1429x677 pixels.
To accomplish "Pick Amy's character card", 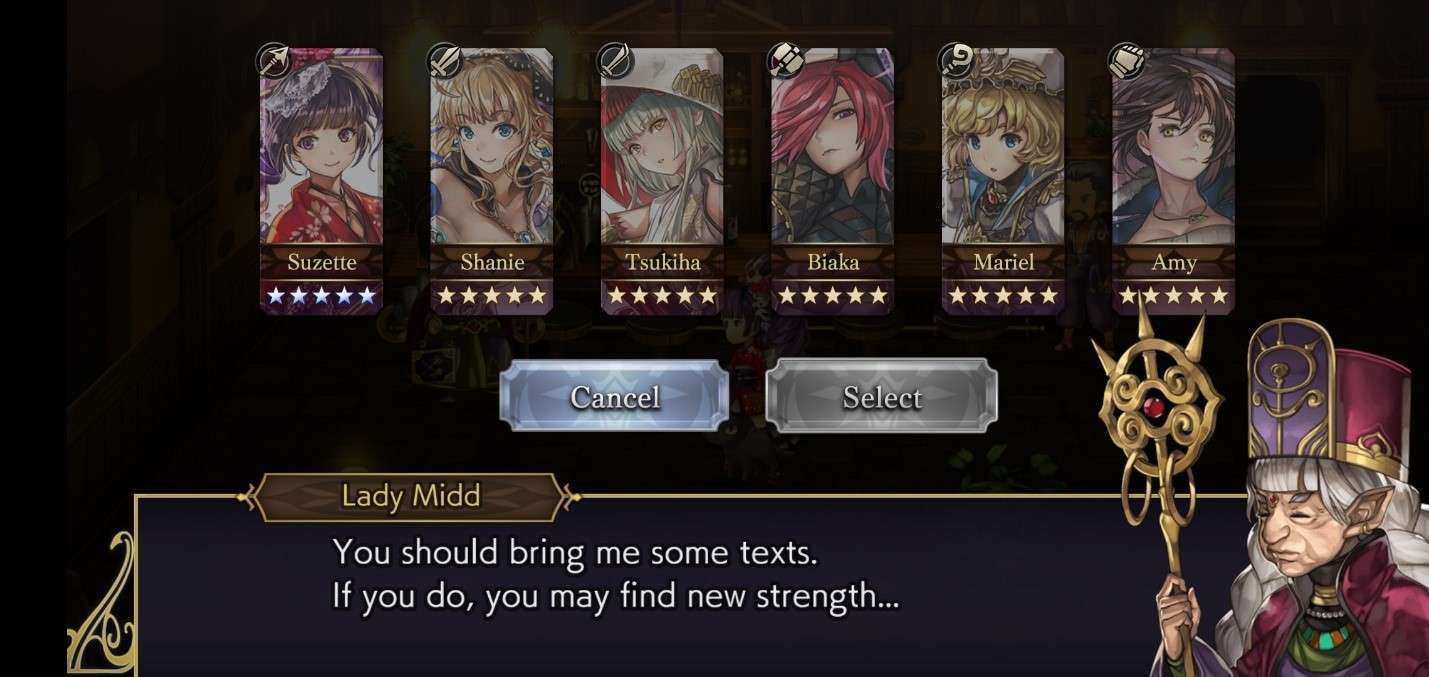I will coord(1173,180).
